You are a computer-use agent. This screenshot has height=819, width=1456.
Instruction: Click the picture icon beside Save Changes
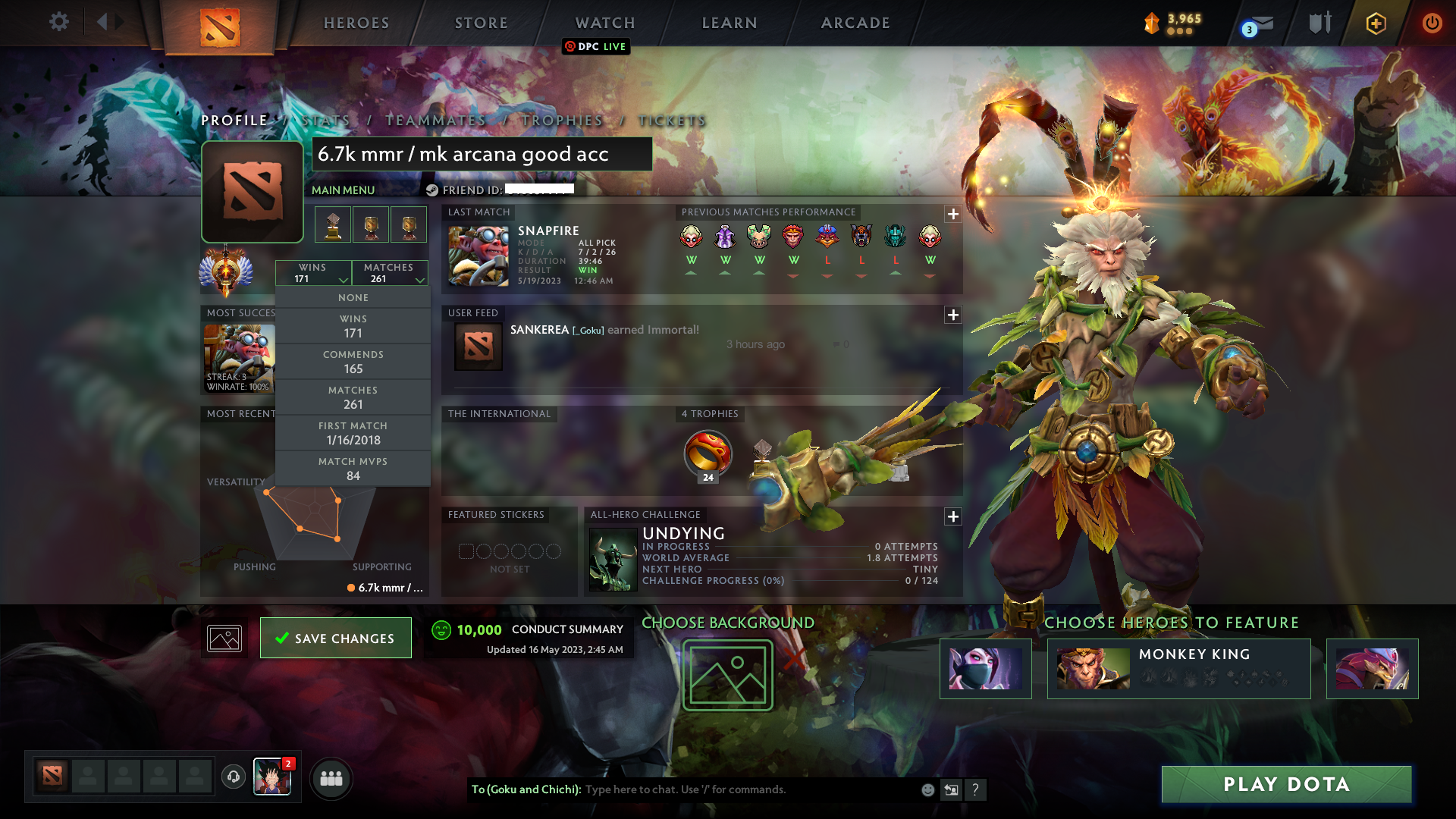coord(224,638)
